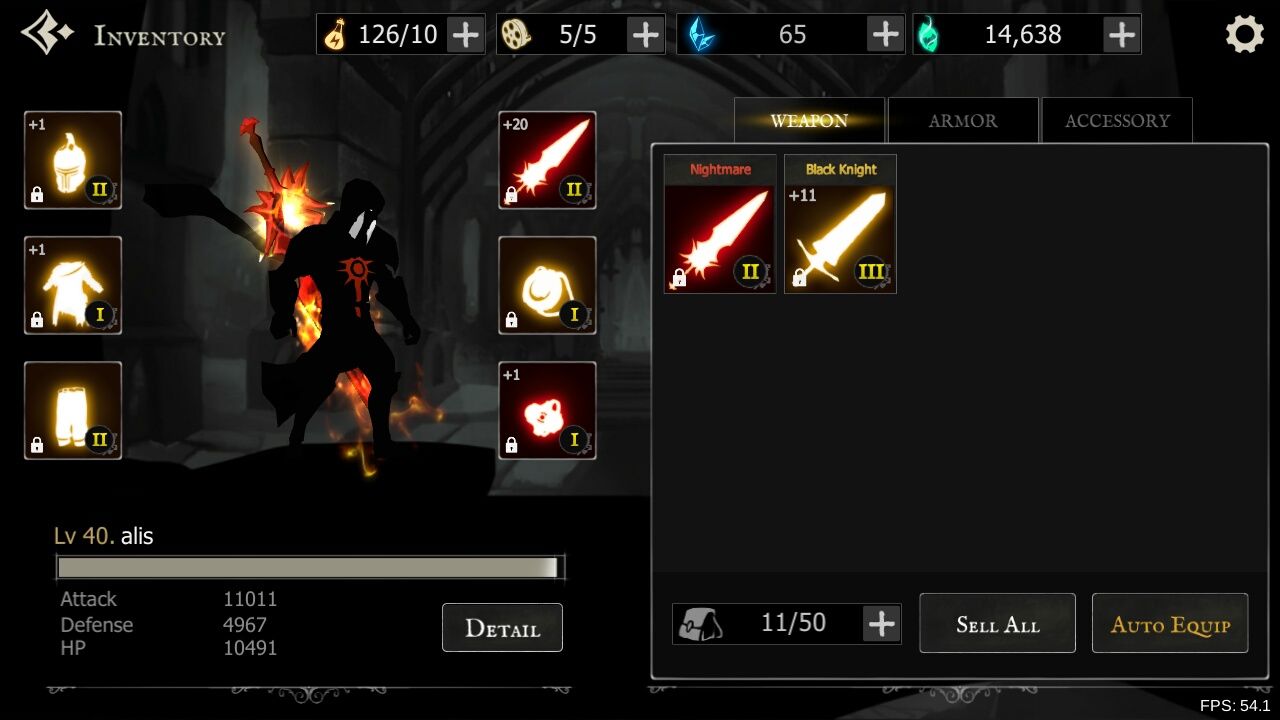Screen dimensions: 1280x720
Task: Switch to the Armor tab
Action: point(962,121)
